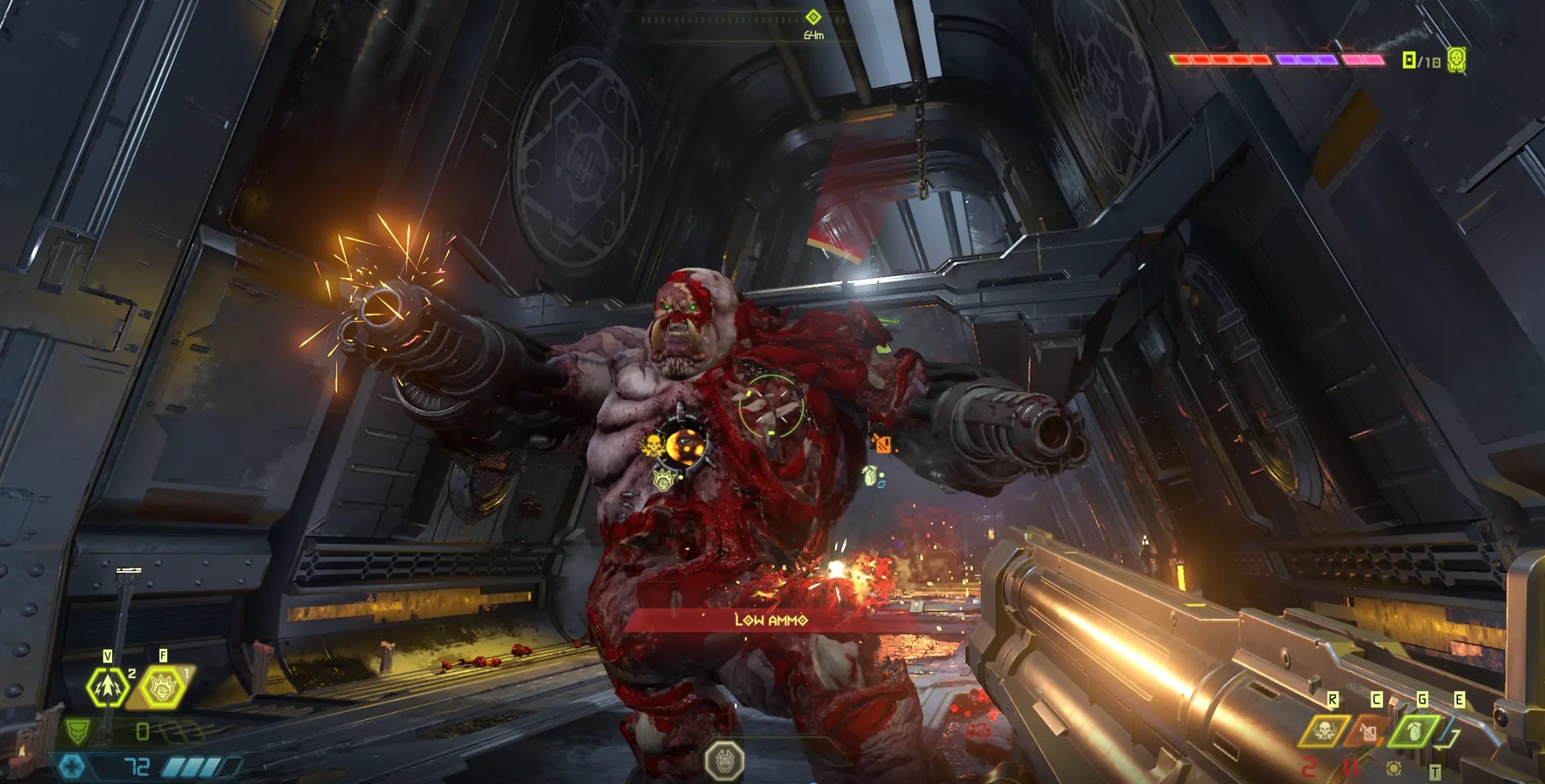Throw the green frag grenade icon
Screen dimensions: 1545x784
coord(1415,732)
